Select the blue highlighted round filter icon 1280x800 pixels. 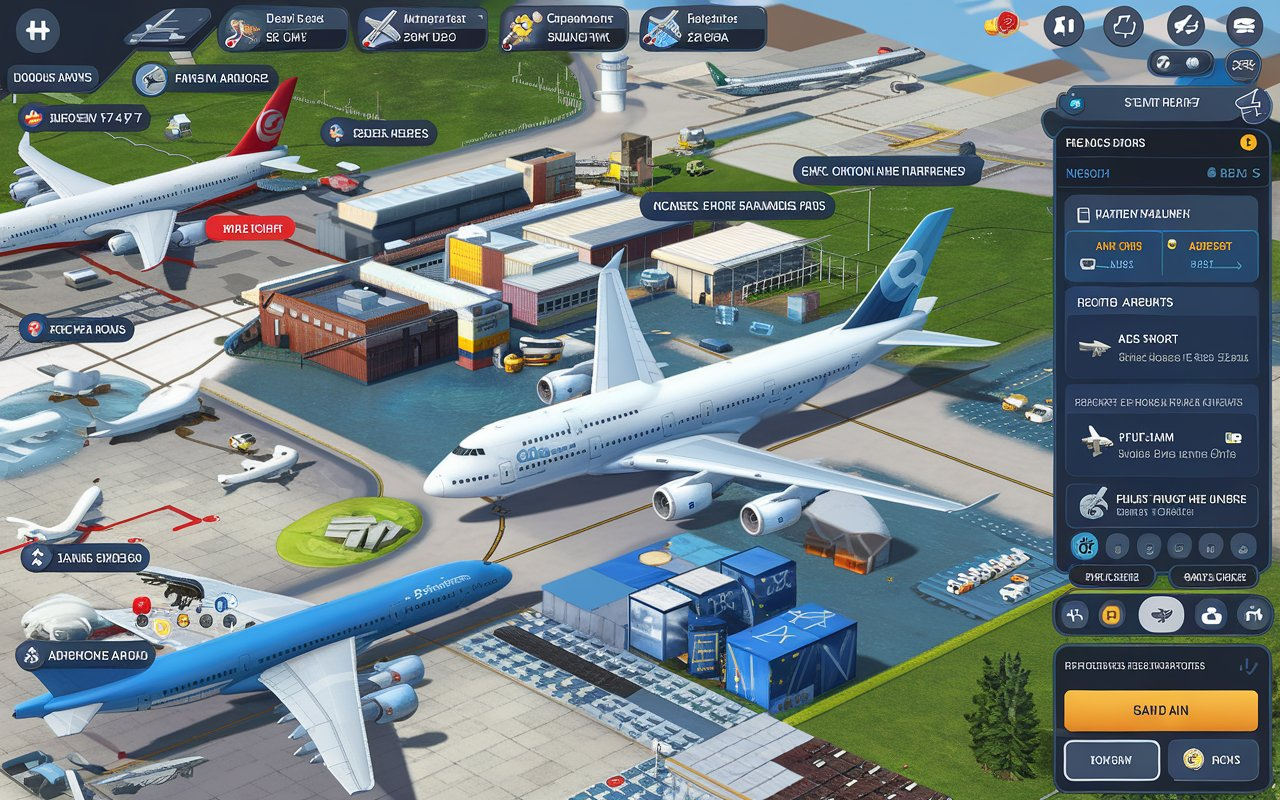coord(1084,545)
